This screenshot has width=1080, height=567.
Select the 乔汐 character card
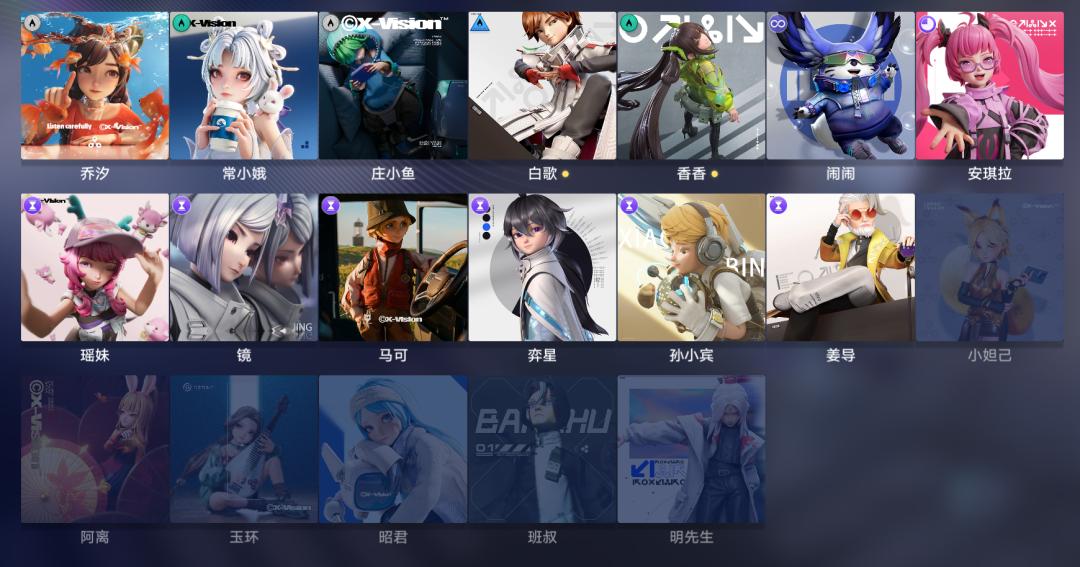pyautogui.click(x=95, y=86)
